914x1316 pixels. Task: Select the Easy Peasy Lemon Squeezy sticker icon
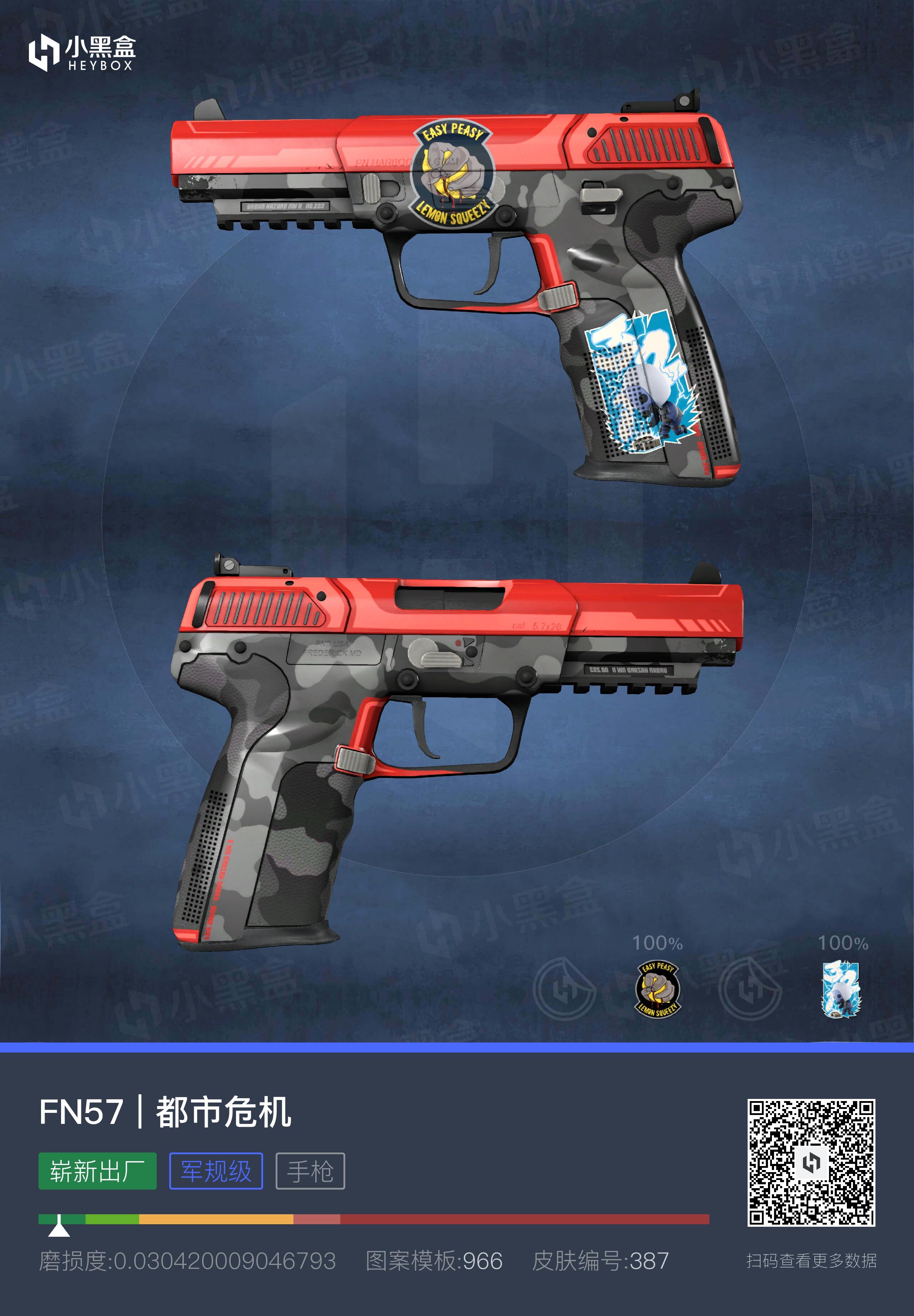tap(658, 989)
